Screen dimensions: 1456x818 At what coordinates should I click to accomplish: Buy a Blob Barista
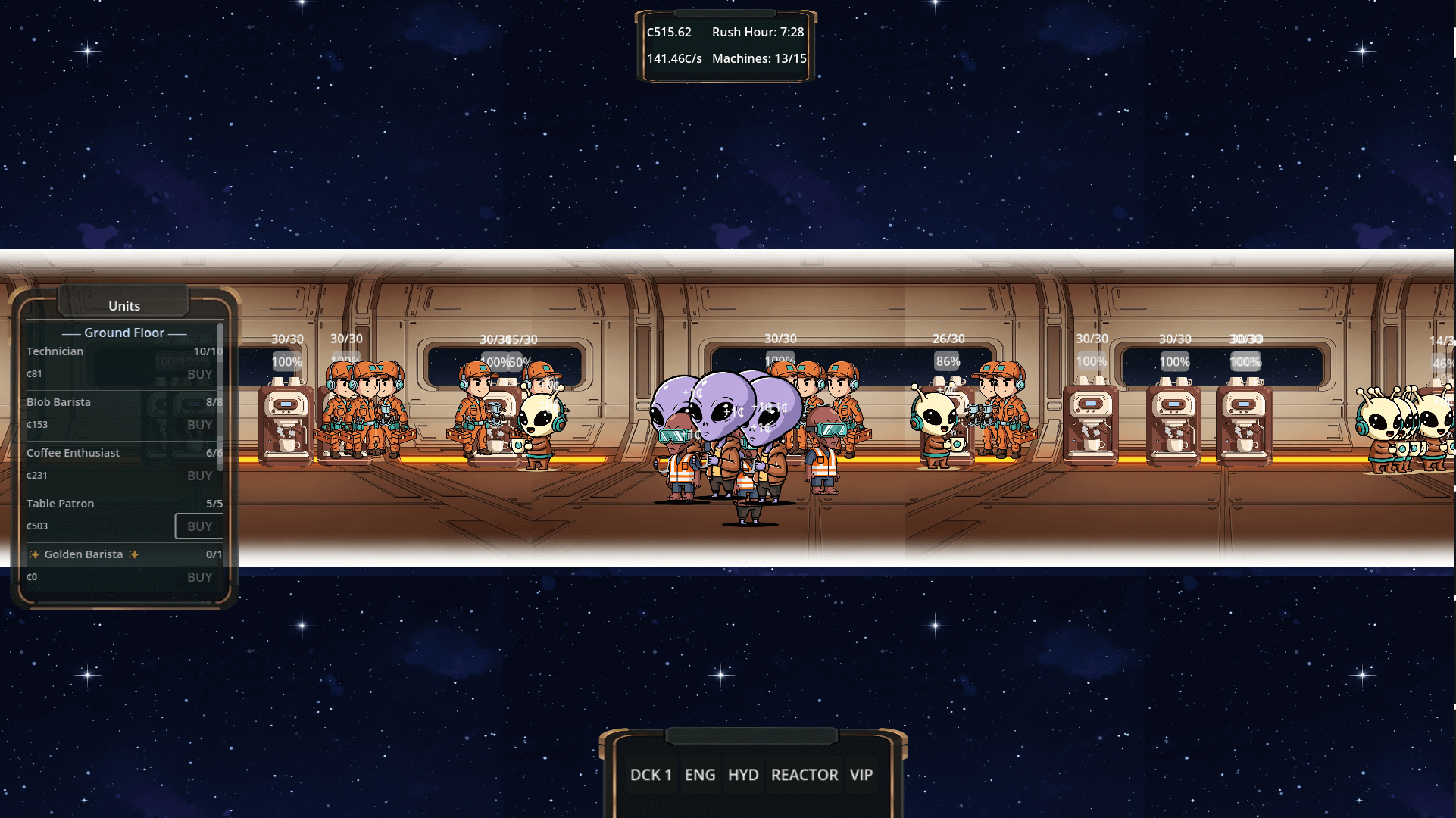tap(199, 424)
